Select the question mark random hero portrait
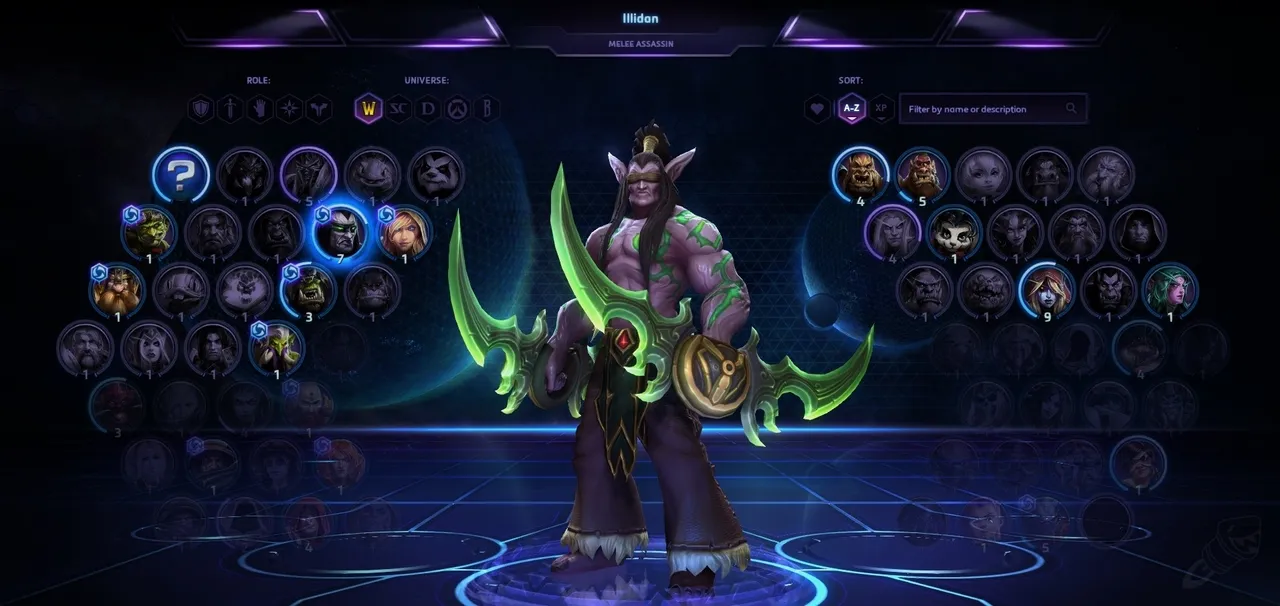 [x=181, y=175]
